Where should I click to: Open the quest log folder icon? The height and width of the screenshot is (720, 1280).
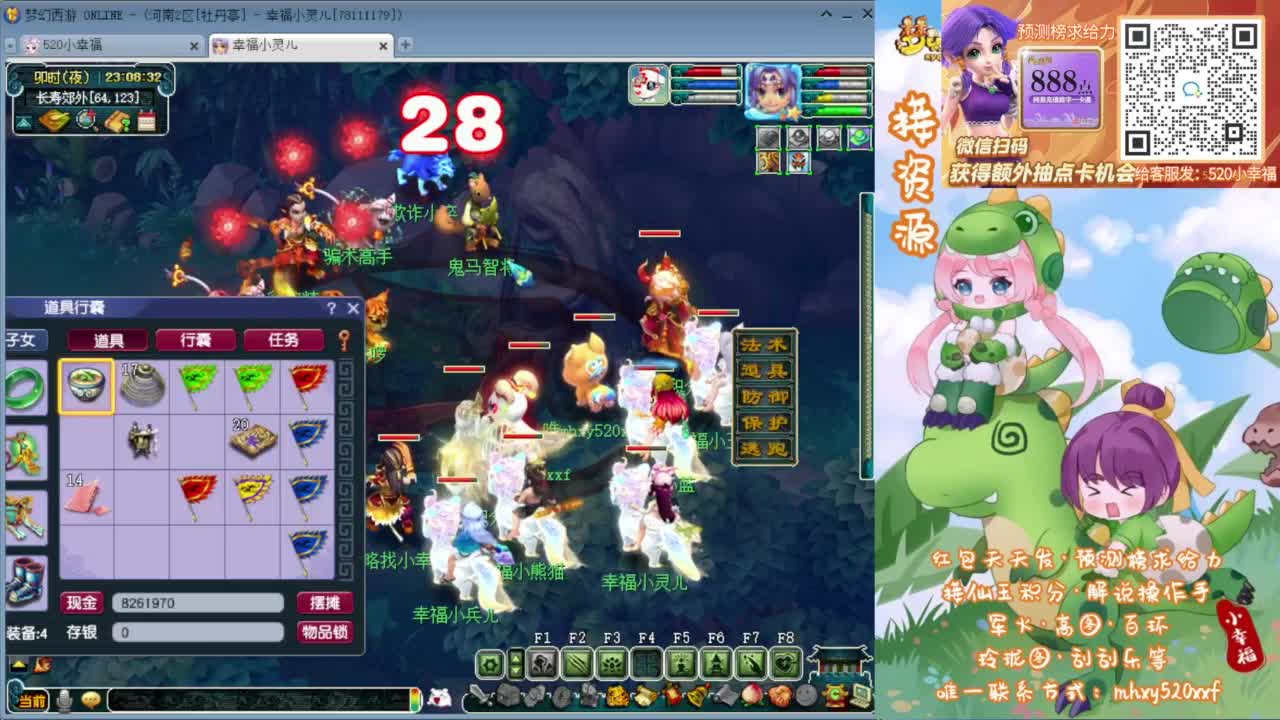click(x=117, y=121)
